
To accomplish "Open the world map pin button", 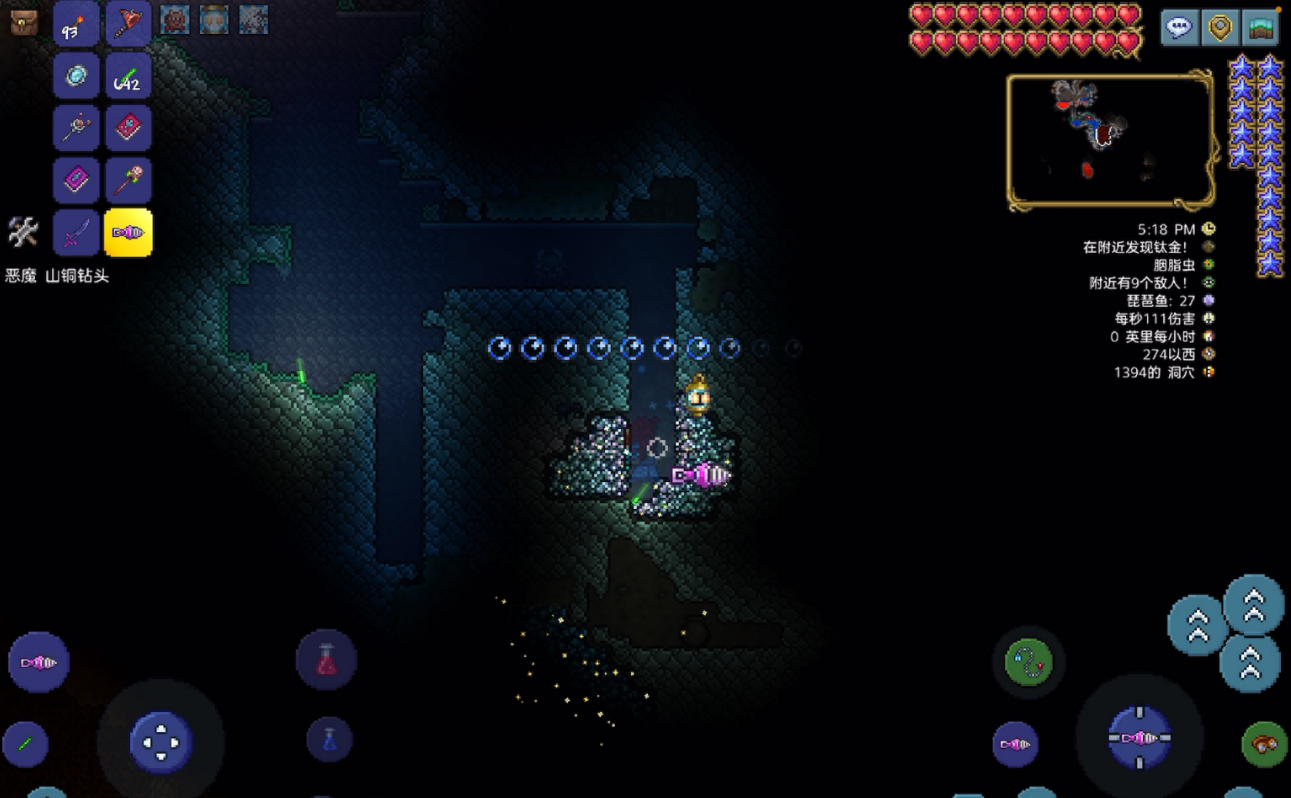I will pyautogui.click(x=1220, y=27).
